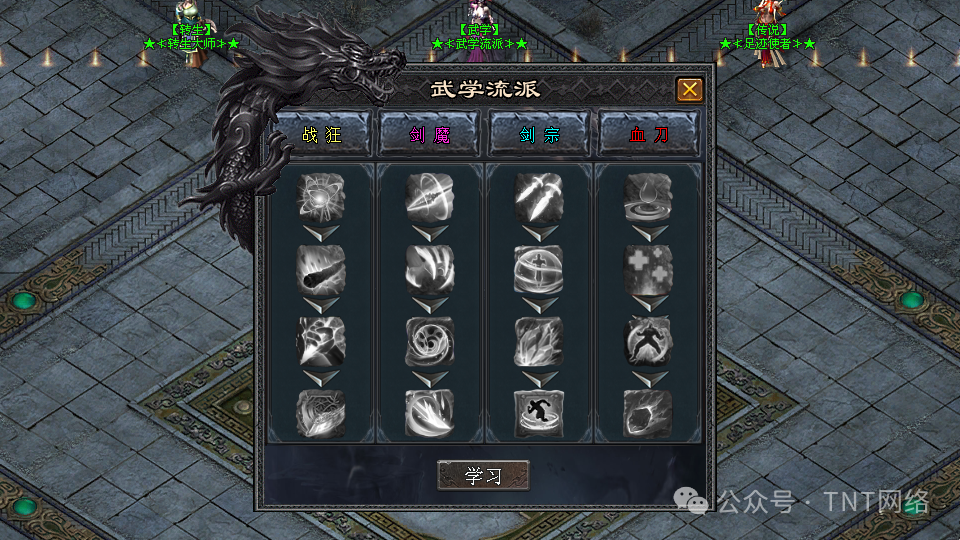This screenshot has width=960, height=540.
Task: Select the healing crosses skill icon
Action: (648, 268)
